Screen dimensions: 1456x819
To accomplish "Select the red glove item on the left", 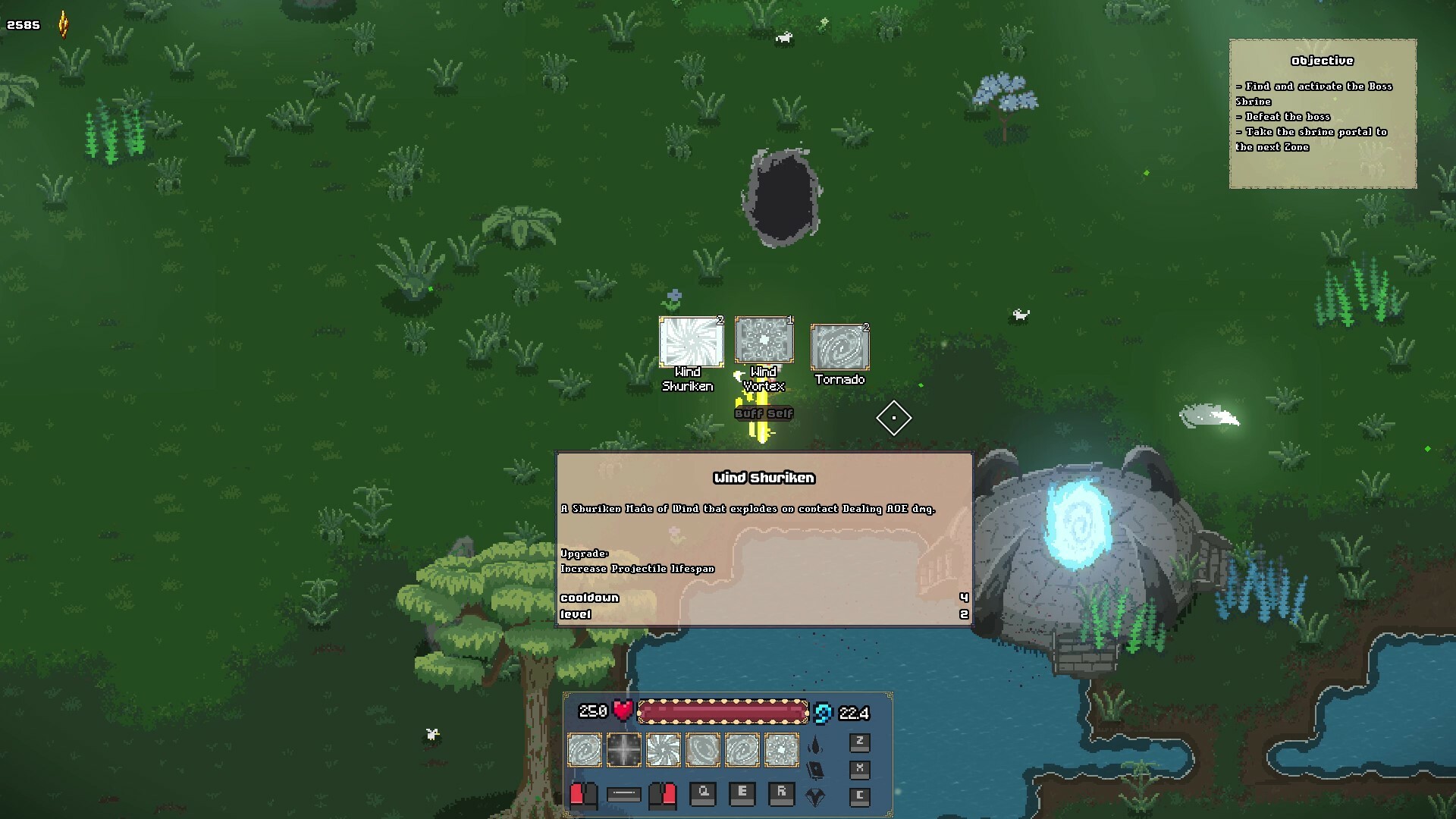I will [x=582, y=796].
